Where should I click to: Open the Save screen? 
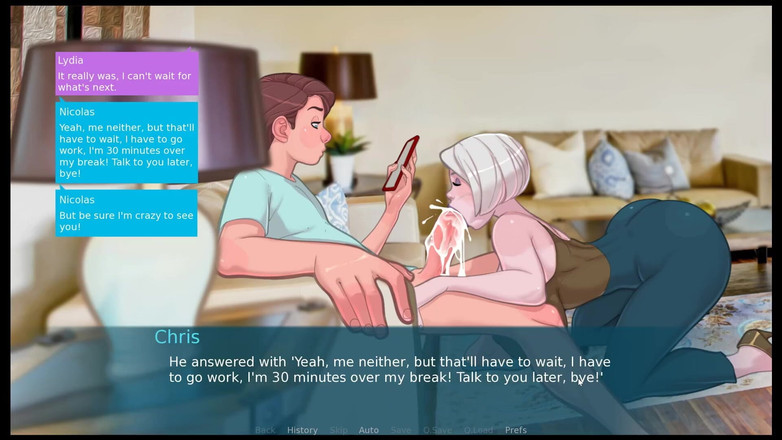(401, 430)
